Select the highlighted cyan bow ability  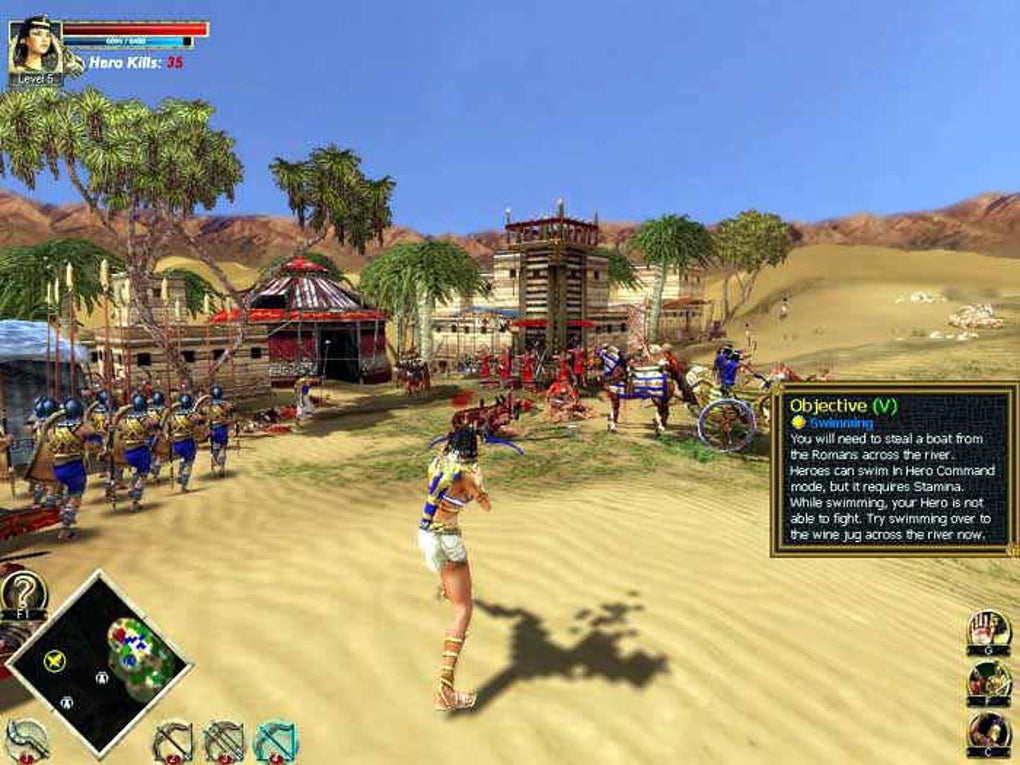pos(275,742)
